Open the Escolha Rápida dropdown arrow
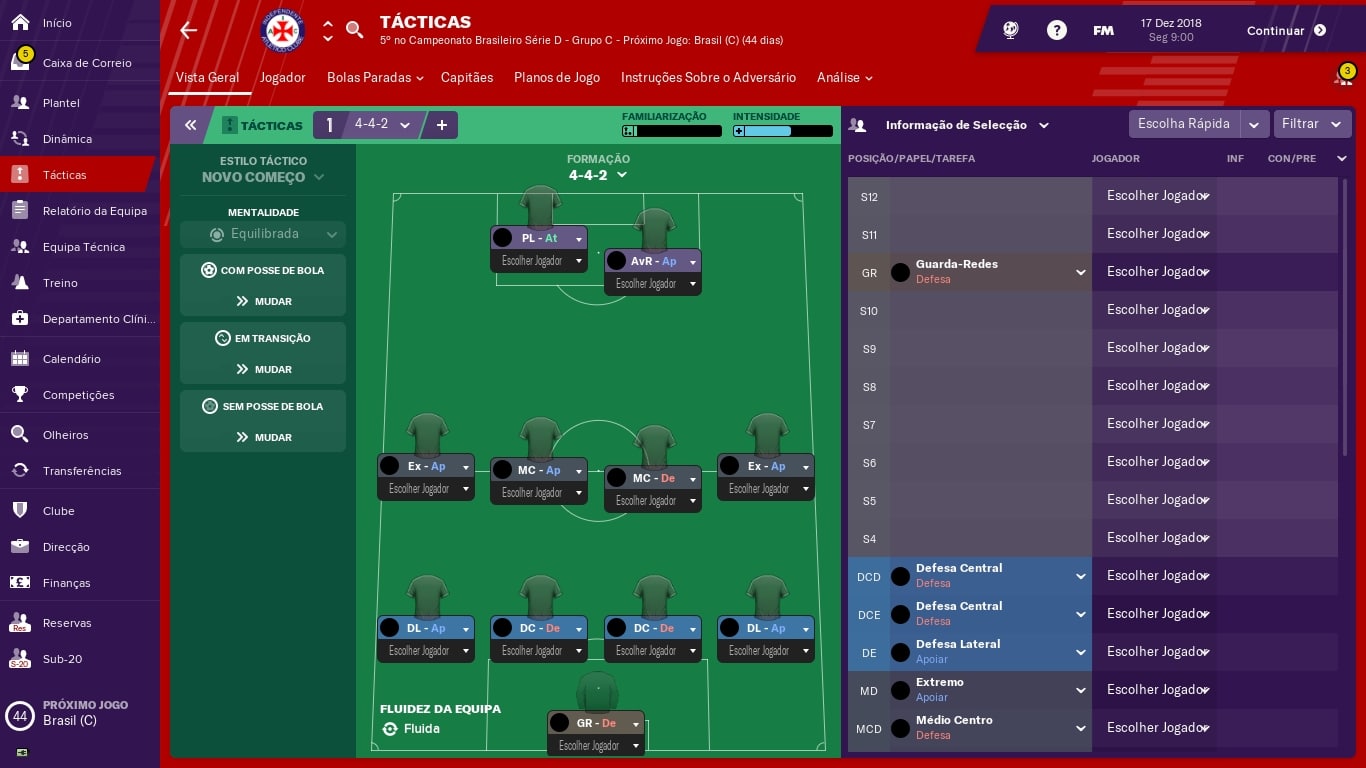1366x768 pixels. pyautogui.click(x=1255, y=124)
